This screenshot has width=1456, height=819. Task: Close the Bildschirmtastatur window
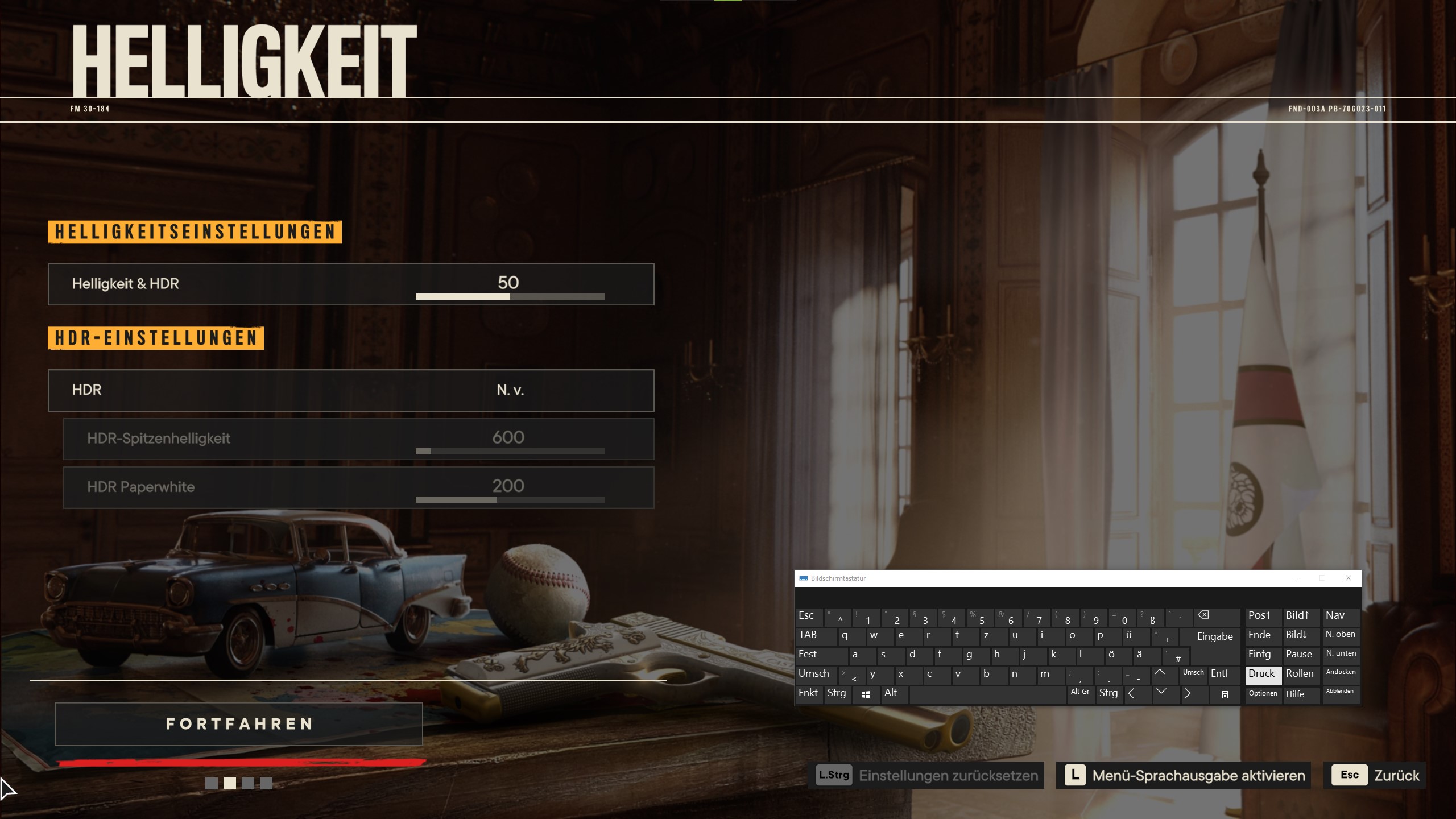[x=1348, y=578]
